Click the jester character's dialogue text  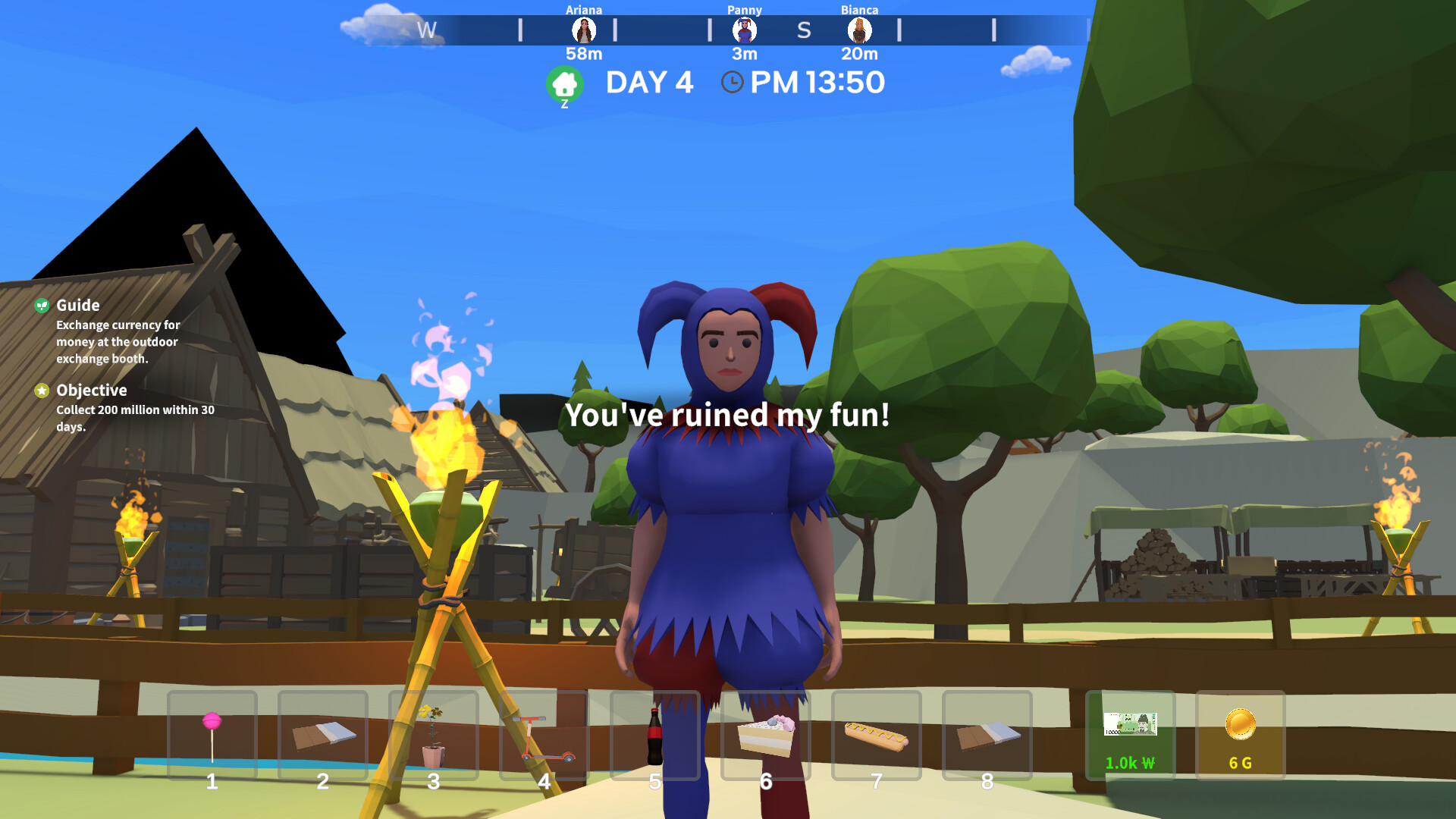[726, 416]
